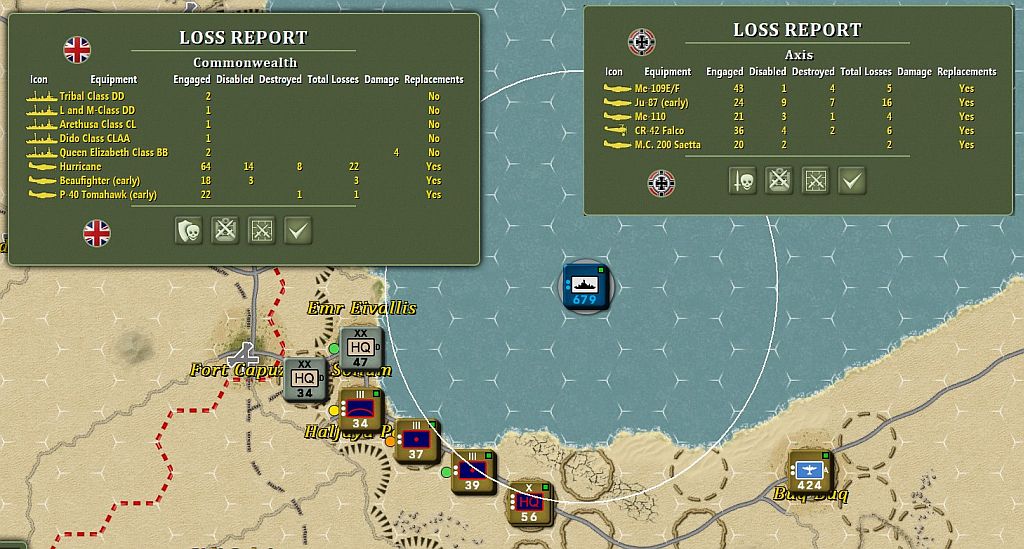Select the regiment counter numbered 37

tap(416, 441)
